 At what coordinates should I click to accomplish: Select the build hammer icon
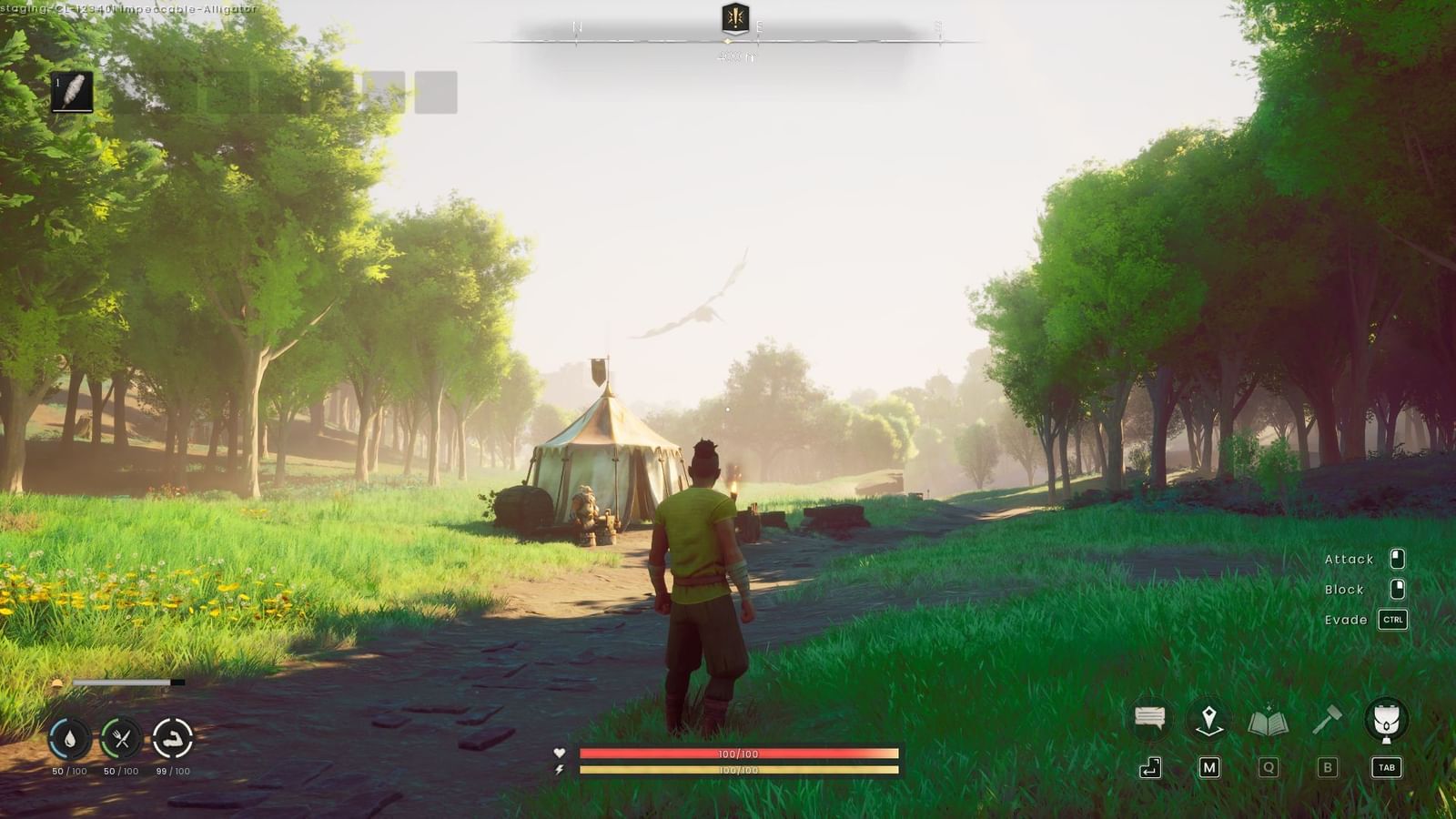1328,720
